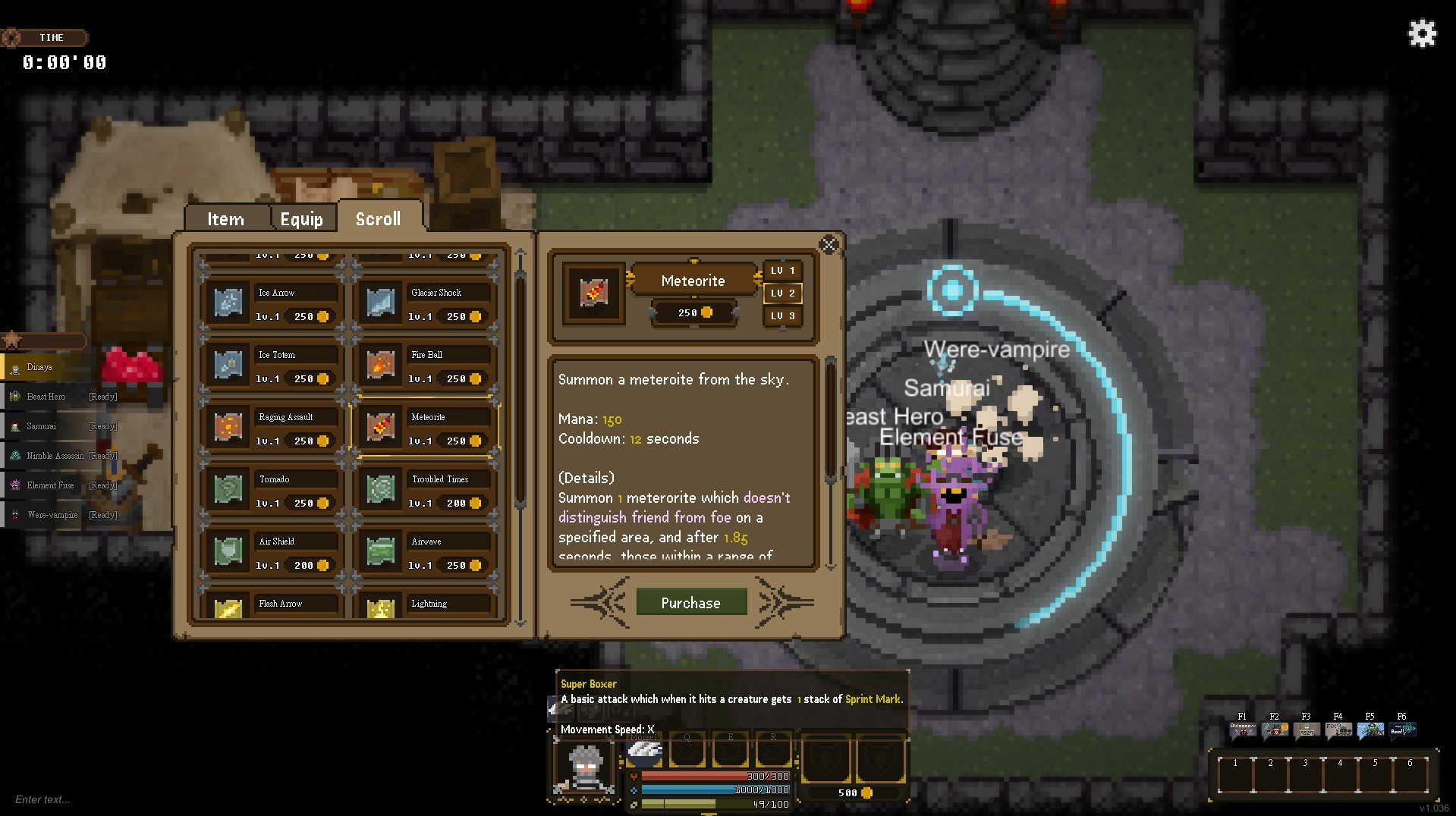Select LV 1 for the Meteorite scroll
The width and height of the screenshot is (1456, 816).
(x=782, y=271)
